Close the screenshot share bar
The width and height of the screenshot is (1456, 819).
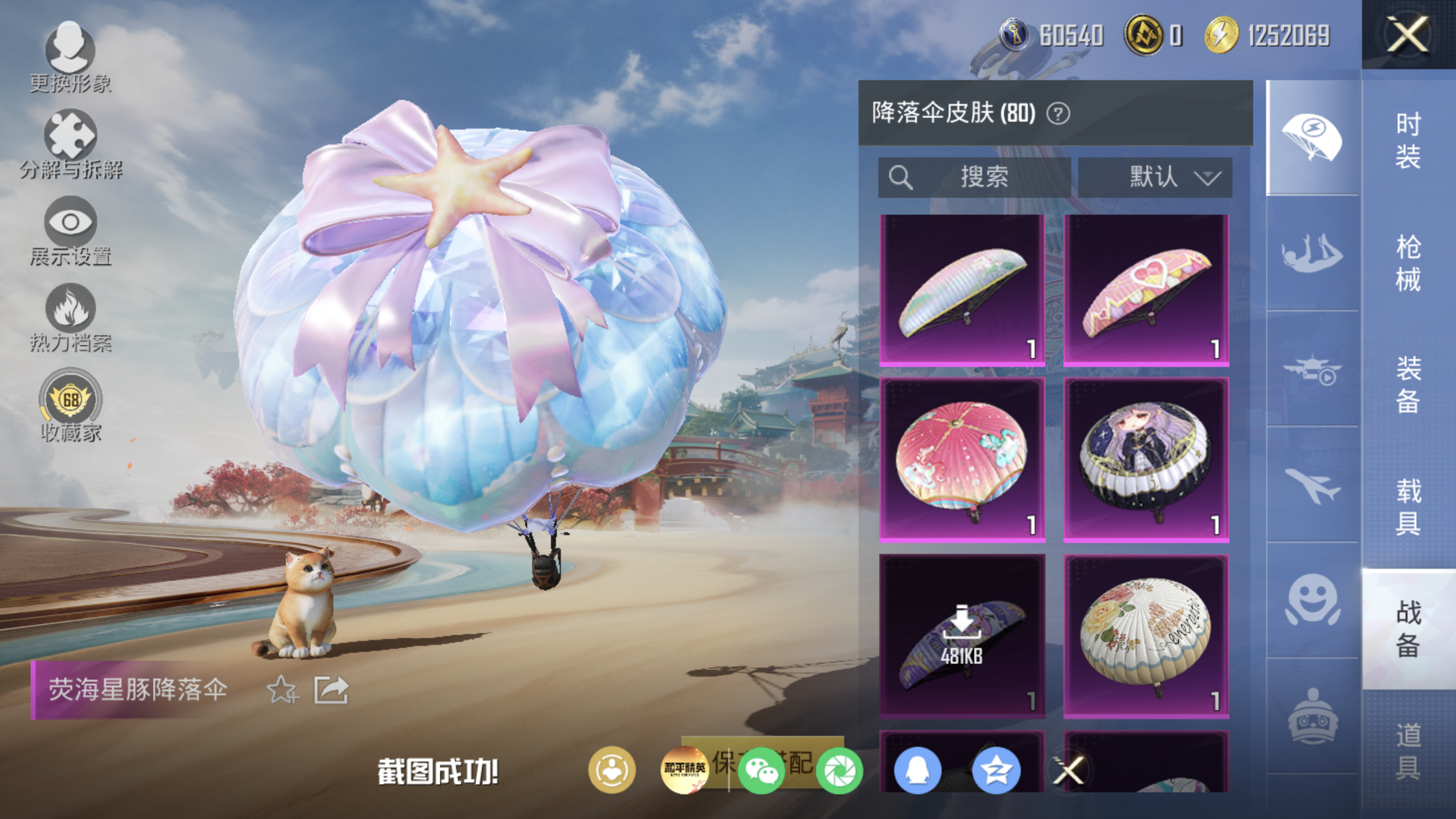point(1068,770)
